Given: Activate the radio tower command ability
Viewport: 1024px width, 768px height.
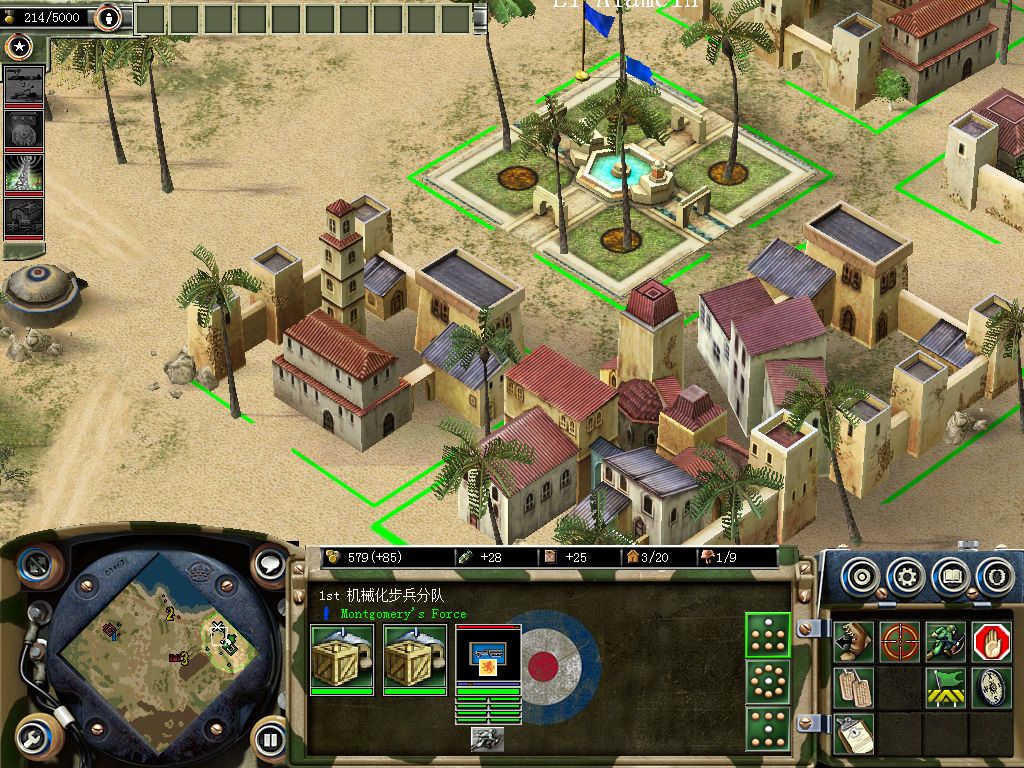Looking at the screenshot, I should point(24,172).
